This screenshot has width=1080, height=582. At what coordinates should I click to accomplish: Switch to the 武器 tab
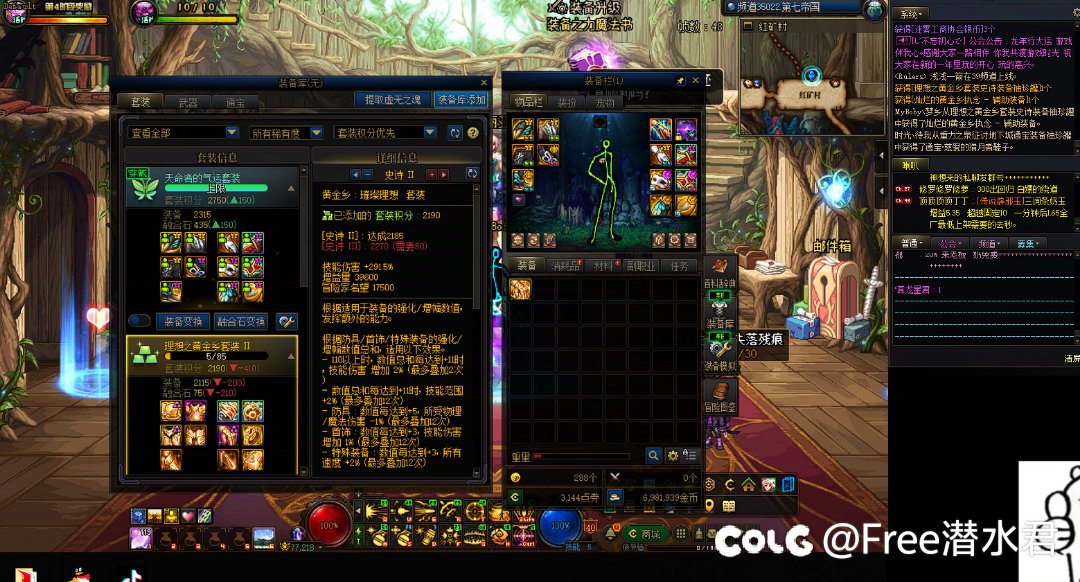click(188, 102)
